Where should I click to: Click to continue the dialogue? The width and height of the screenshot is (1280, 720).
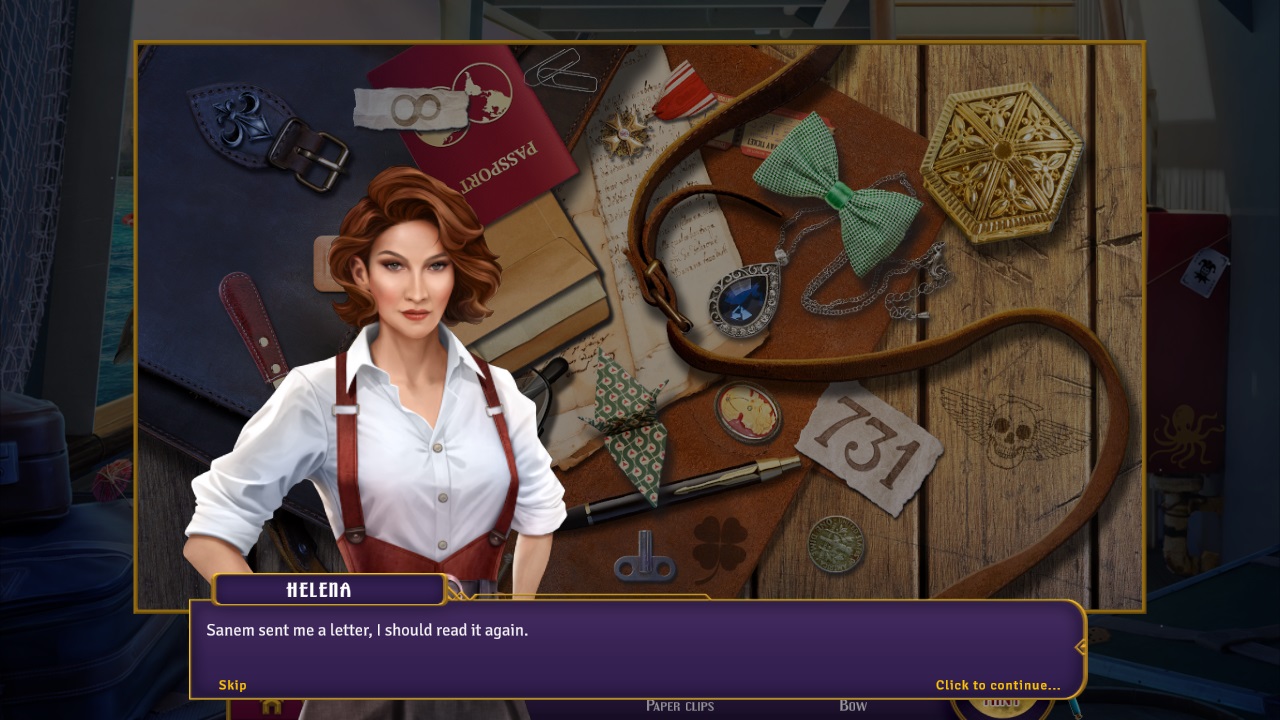pos(997,685)
